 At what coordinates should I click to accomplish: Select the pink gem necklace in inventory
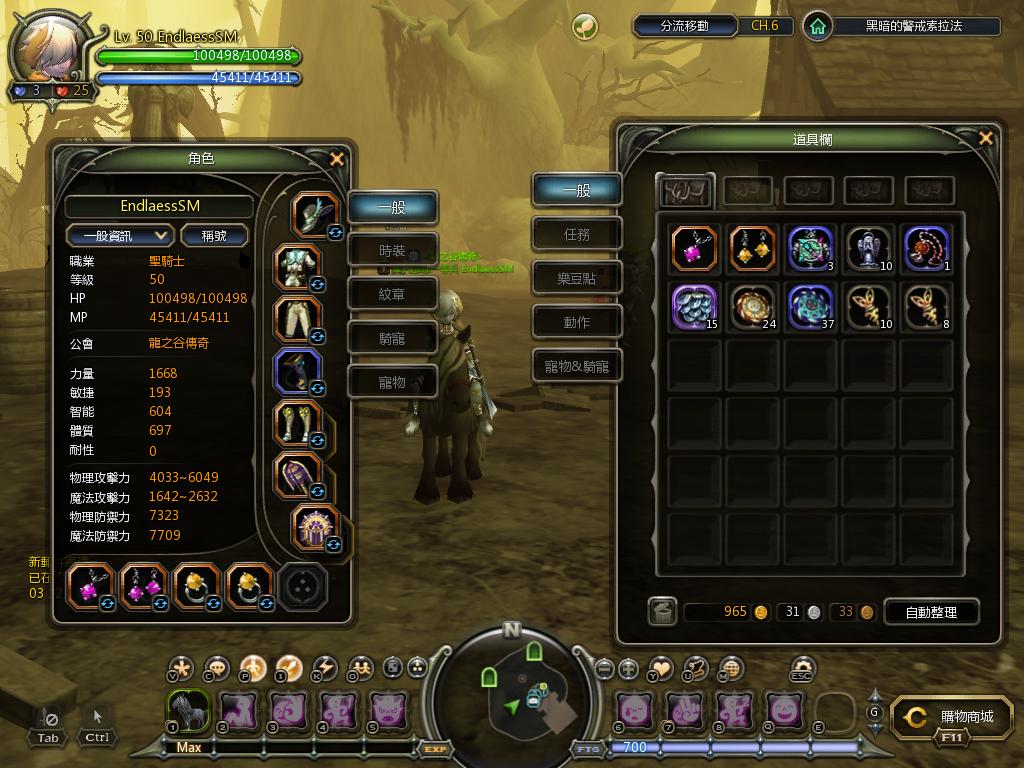[x=694, y=248]
